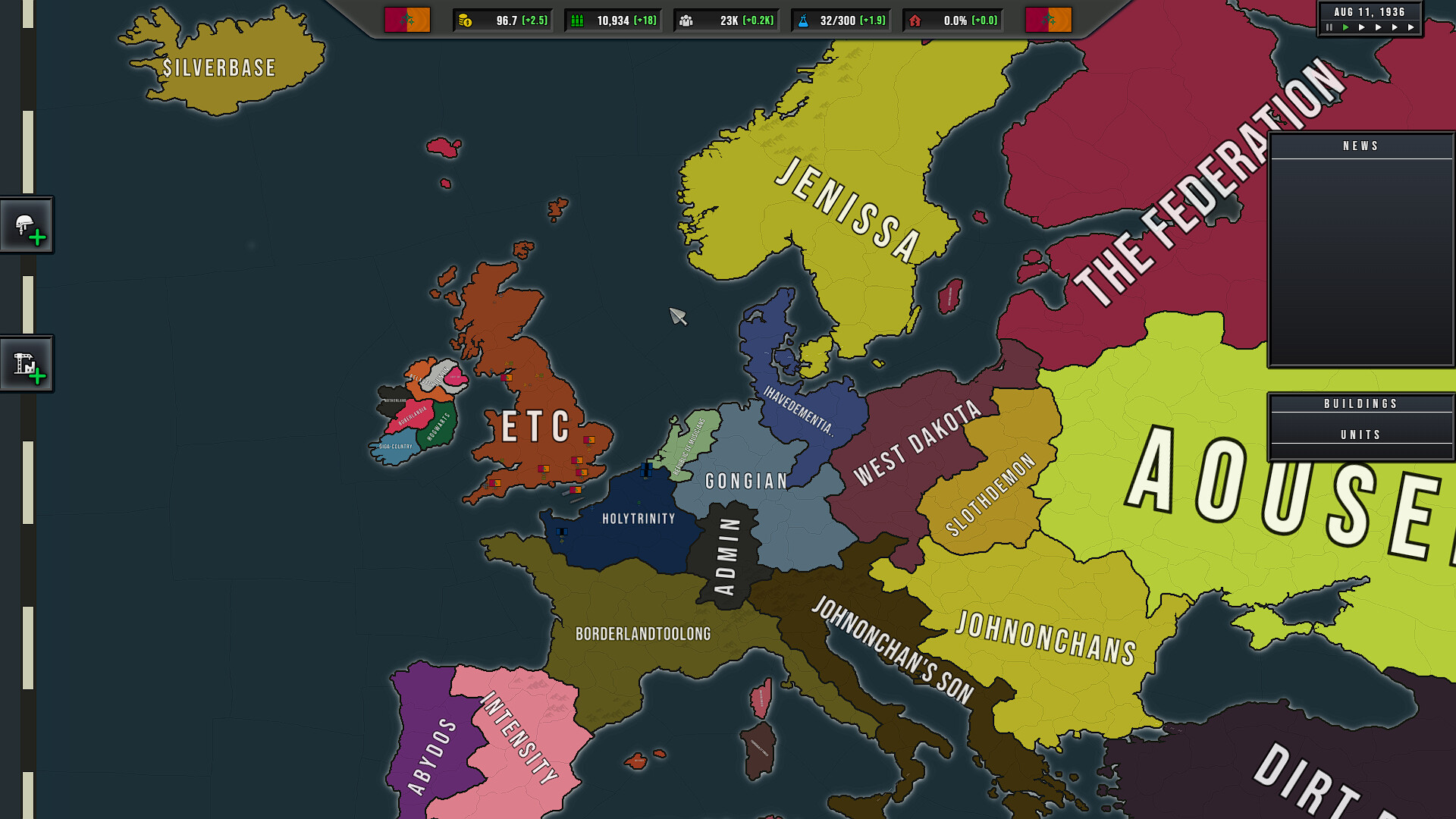Click the gold coins treasury icon
The width and height of the screenshot is (1456, 819).
pos(464,20)
